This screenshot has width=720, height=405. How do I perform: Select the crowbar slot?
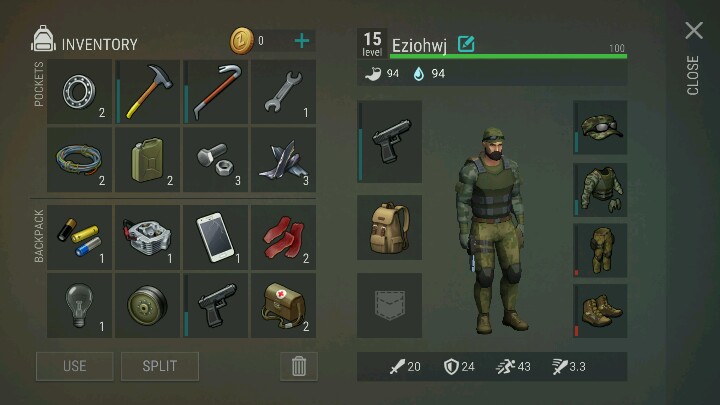[215, 92]
